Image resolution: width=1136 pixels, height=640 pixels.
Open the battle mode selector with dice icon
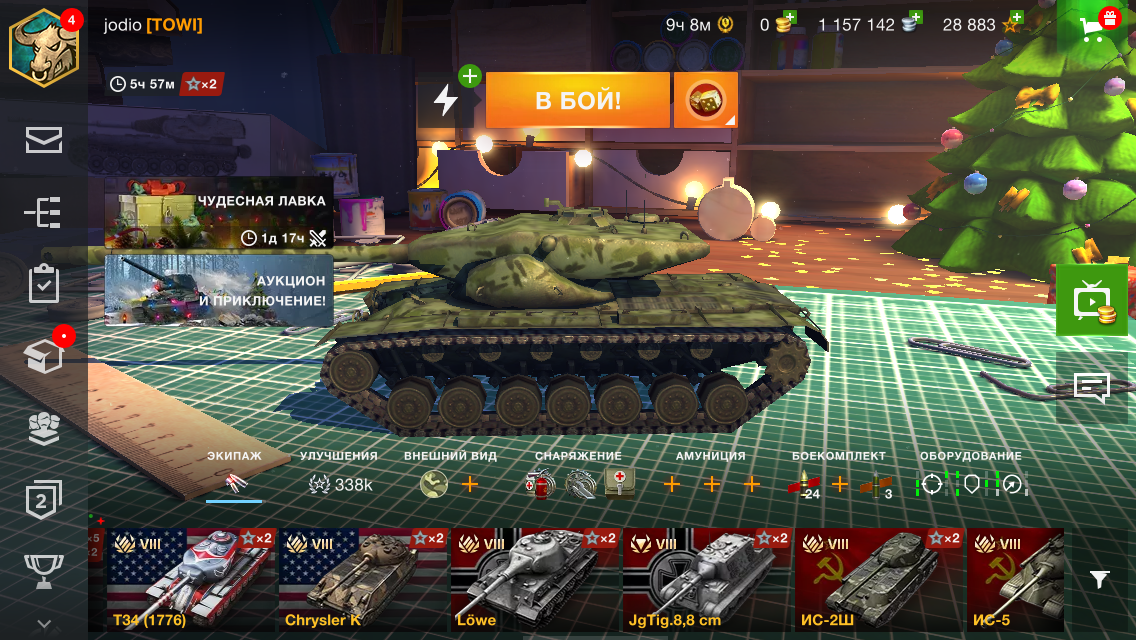coord(705,100)
